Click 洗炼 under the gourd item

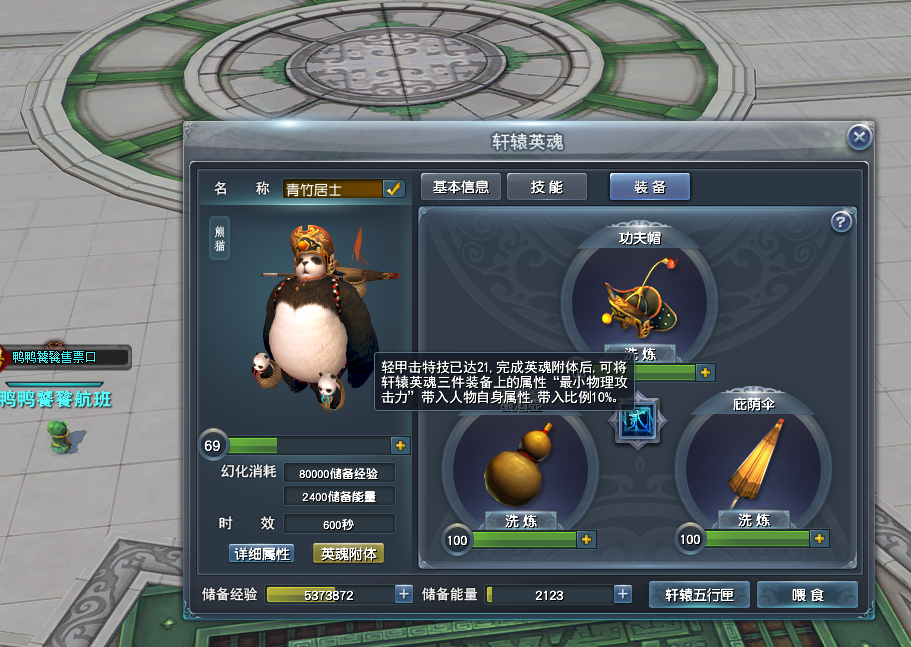click(521, 520)
